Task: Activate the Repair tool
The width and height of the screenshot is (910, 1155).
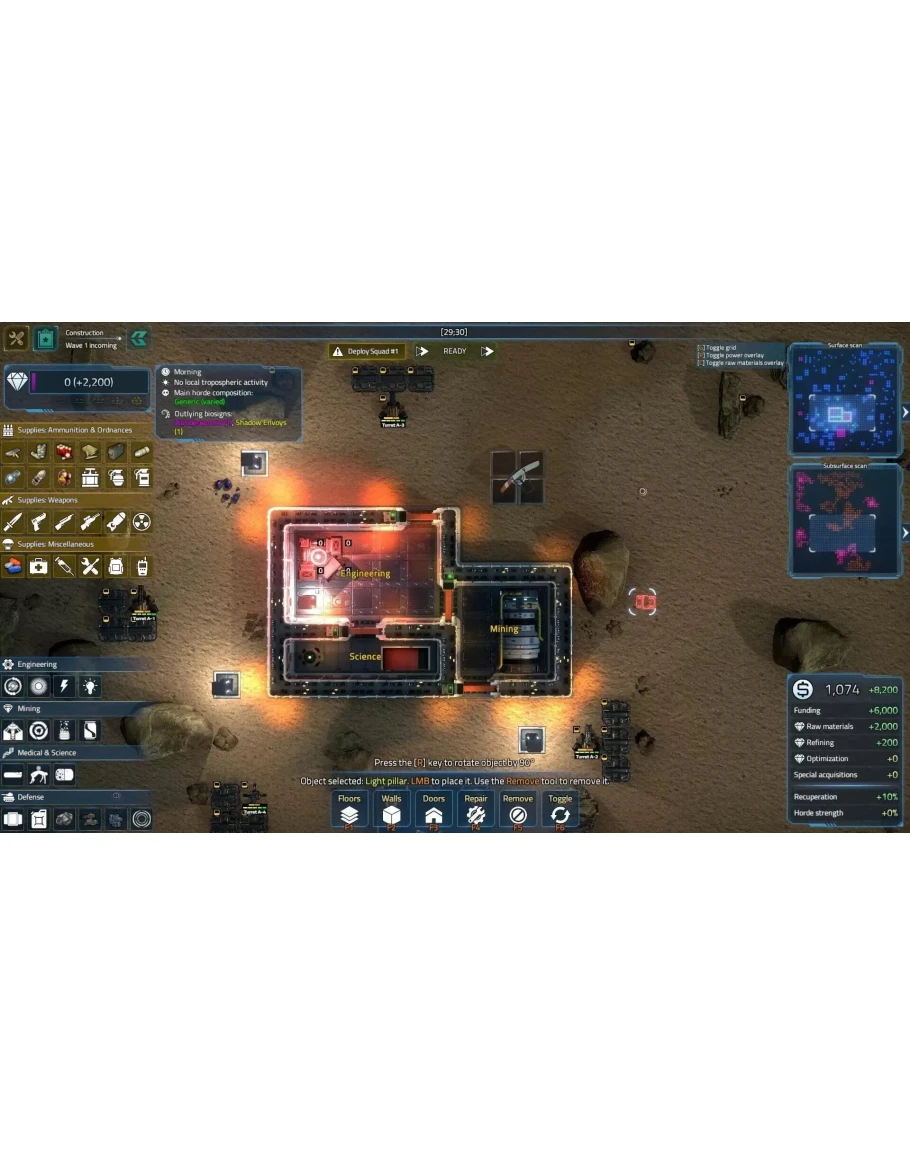Action: [476, 809]
